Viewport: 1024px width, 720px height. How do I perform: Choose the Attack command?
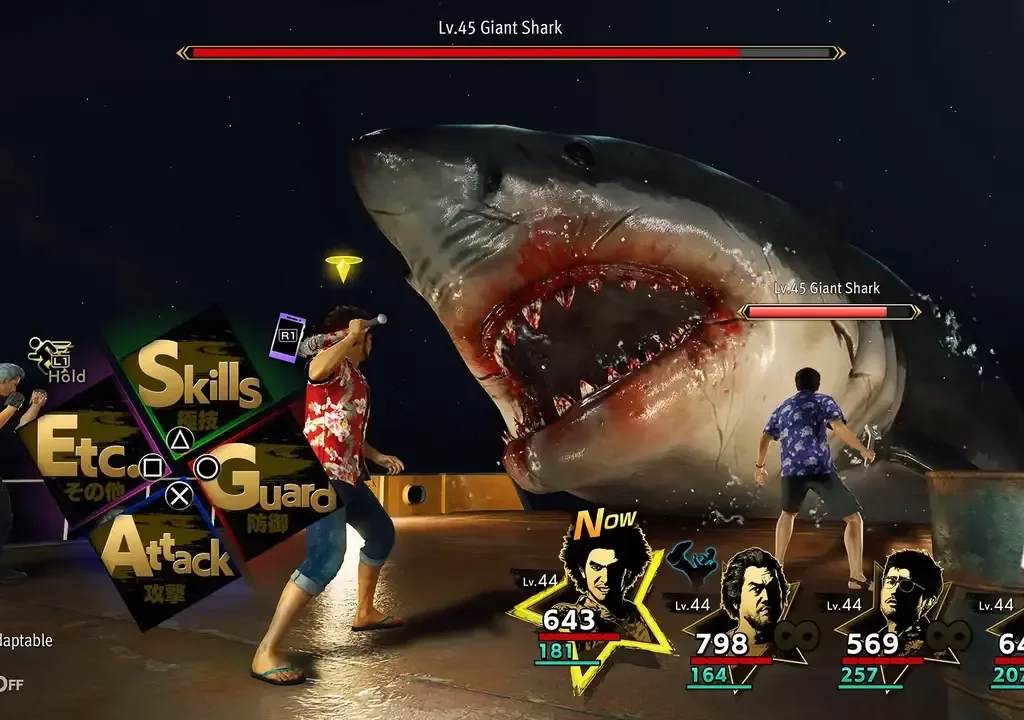point(166,555)
